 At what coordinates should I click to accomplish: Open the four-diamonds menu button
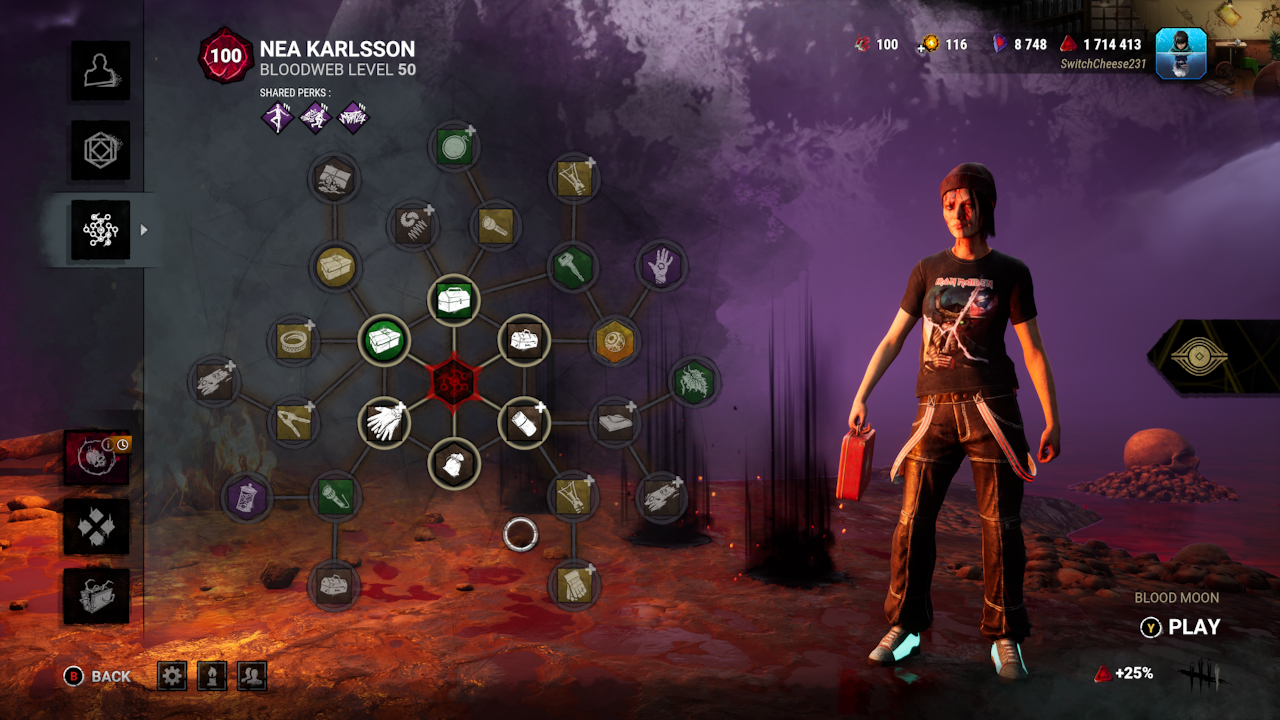pyautogui.click(x=97, y=527)
